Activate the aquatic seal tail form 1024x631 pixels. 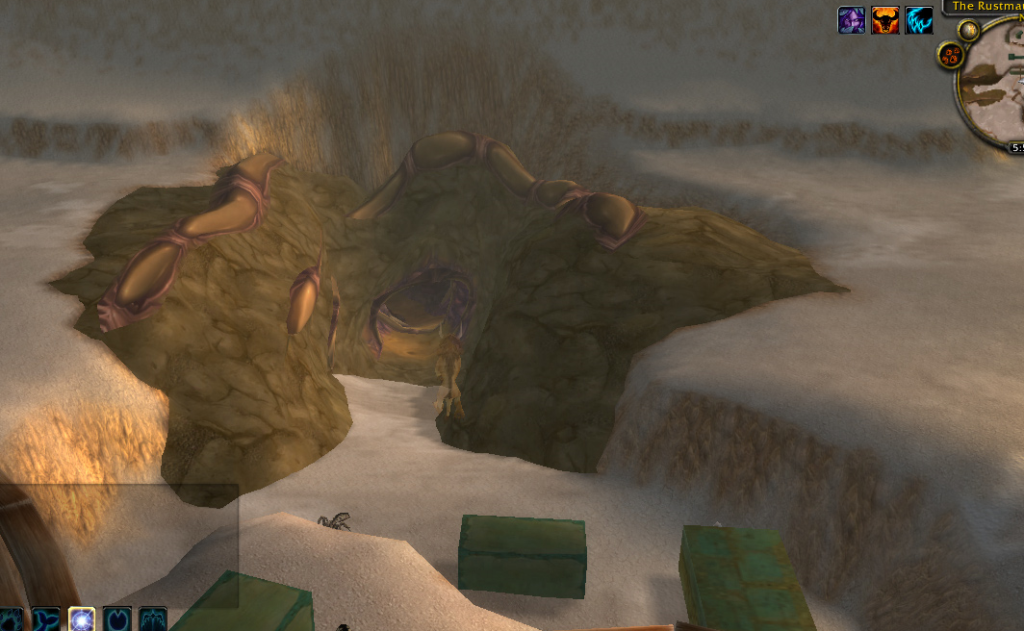tap(46, 620)
